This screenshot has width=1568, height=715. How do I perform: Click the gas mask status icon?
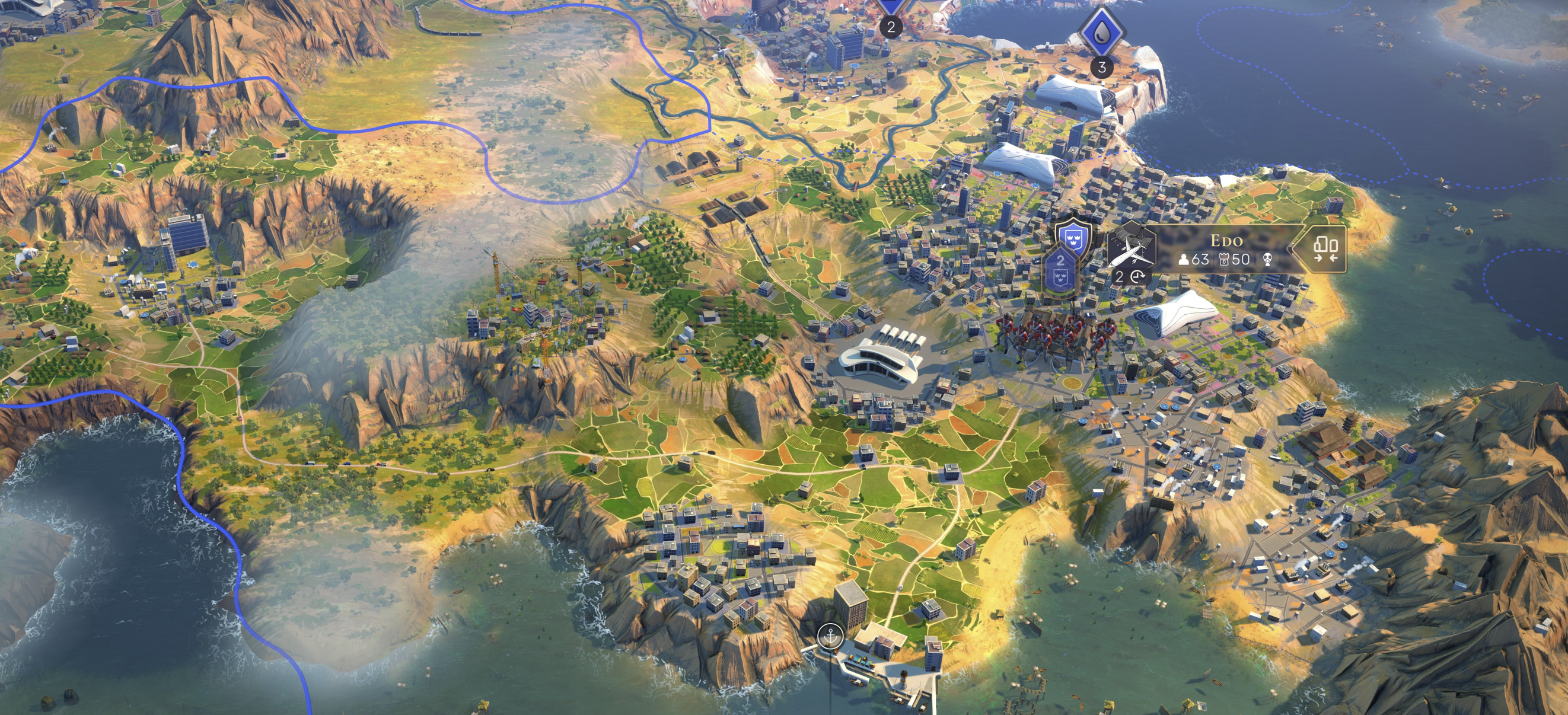[1267, 260]
